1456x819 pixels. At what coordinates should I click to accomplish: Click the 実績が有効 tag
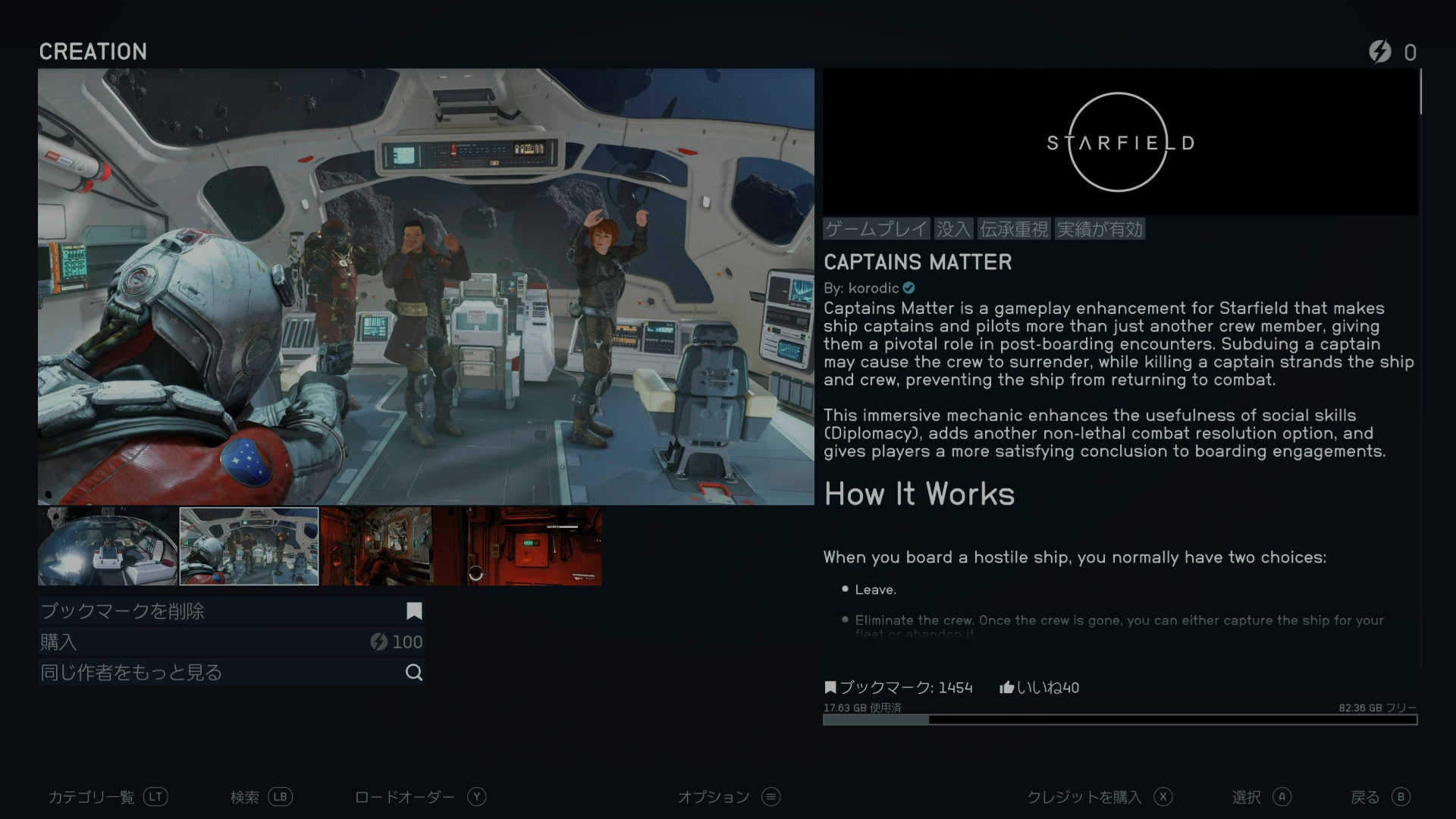1100,229
